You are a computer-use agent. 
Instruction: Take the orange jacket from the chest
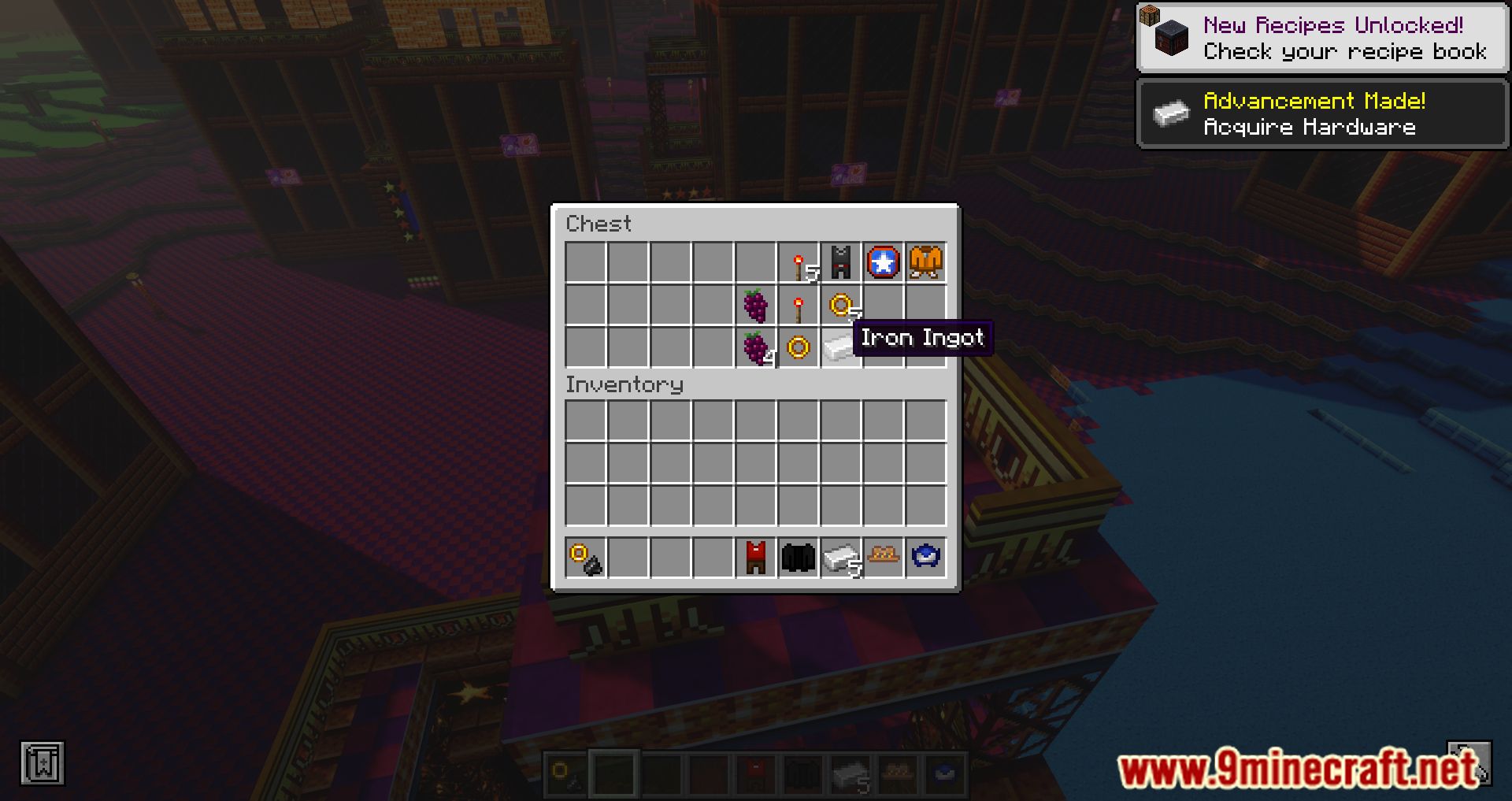(925, 262)
